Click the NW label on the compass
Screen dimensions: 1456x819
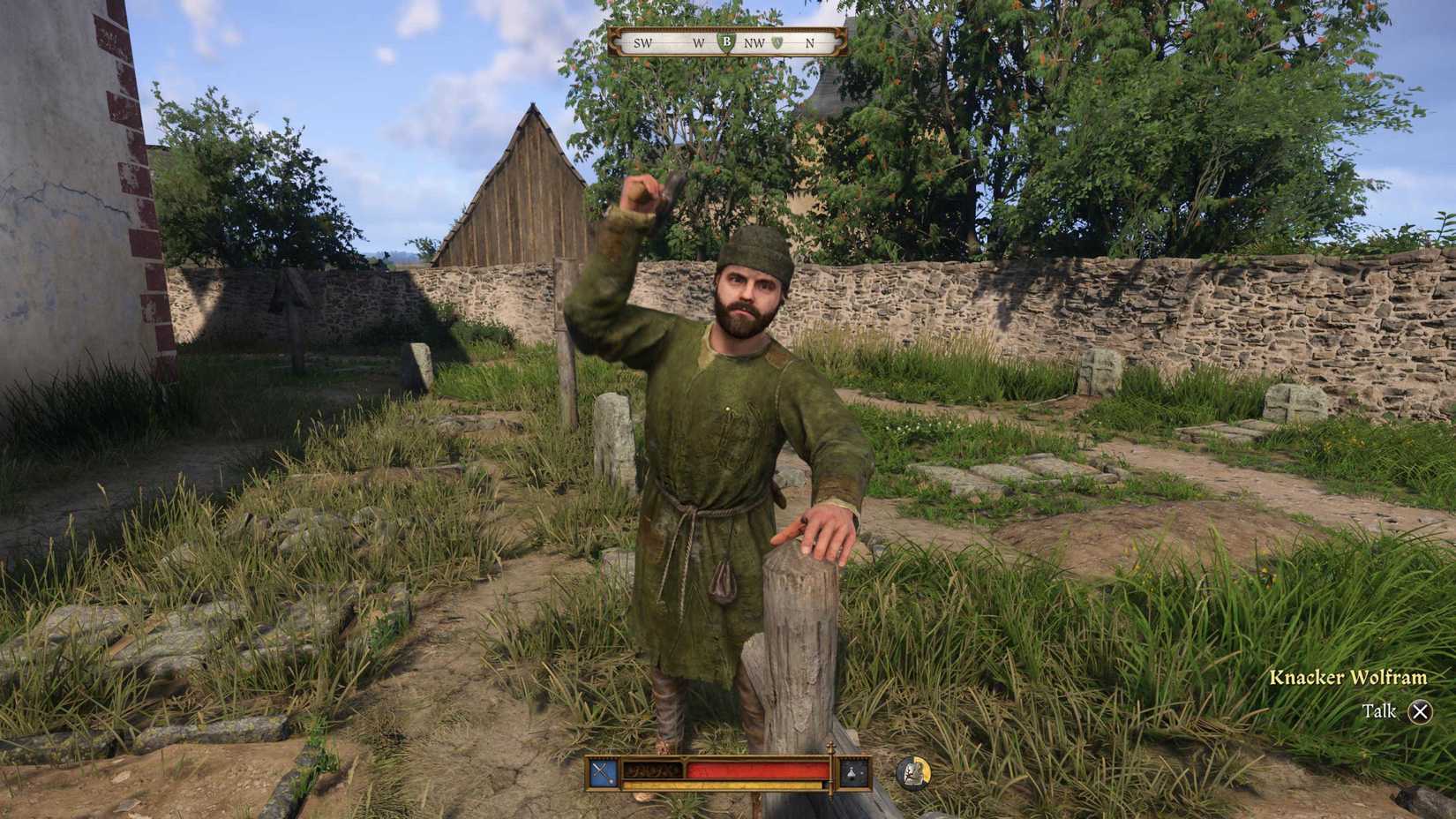coord(754,42)
